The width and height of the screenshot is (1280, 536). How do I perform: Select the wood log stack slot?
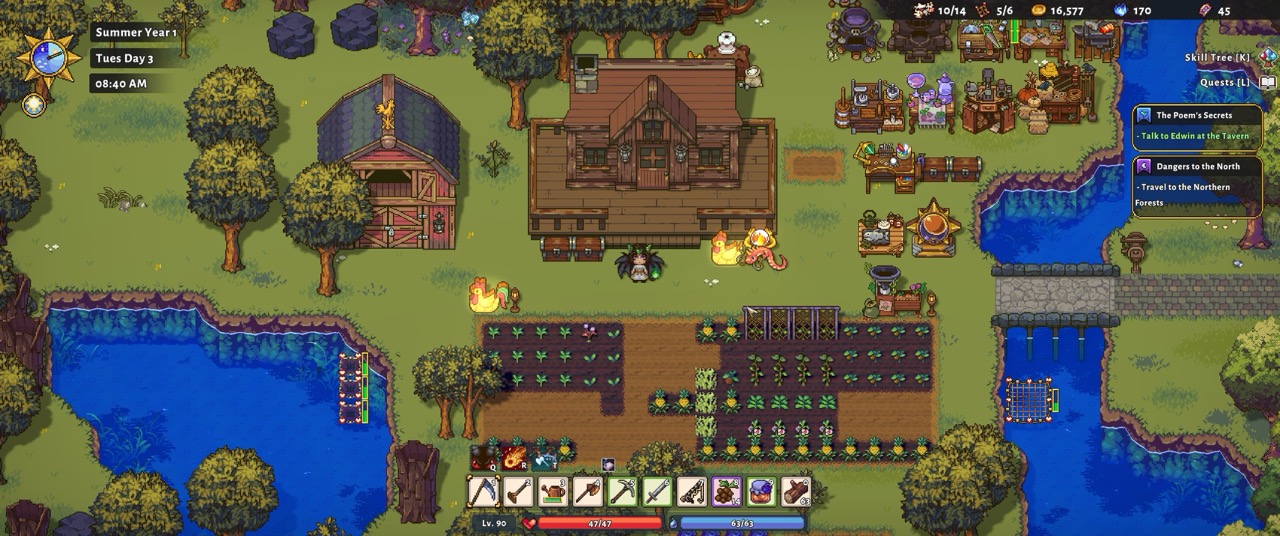(x=796, y=492)
